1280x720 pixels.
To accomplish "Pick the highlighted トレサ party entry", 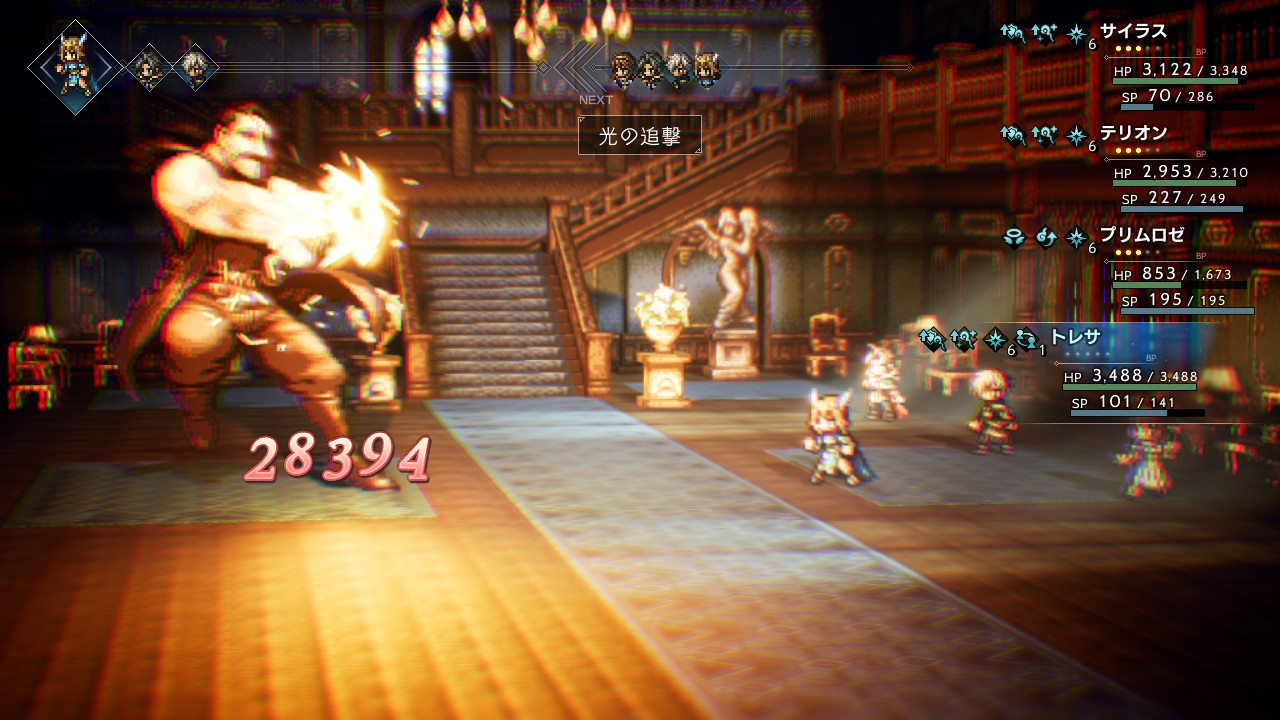I will coord(1075,337).
